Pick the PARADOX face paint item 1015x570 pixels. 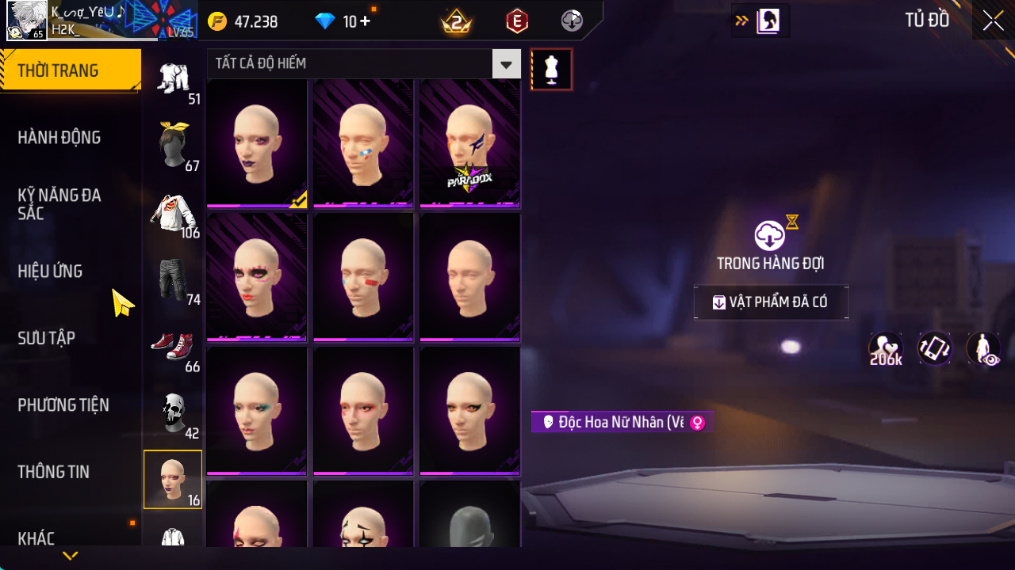tap(469, 144)
